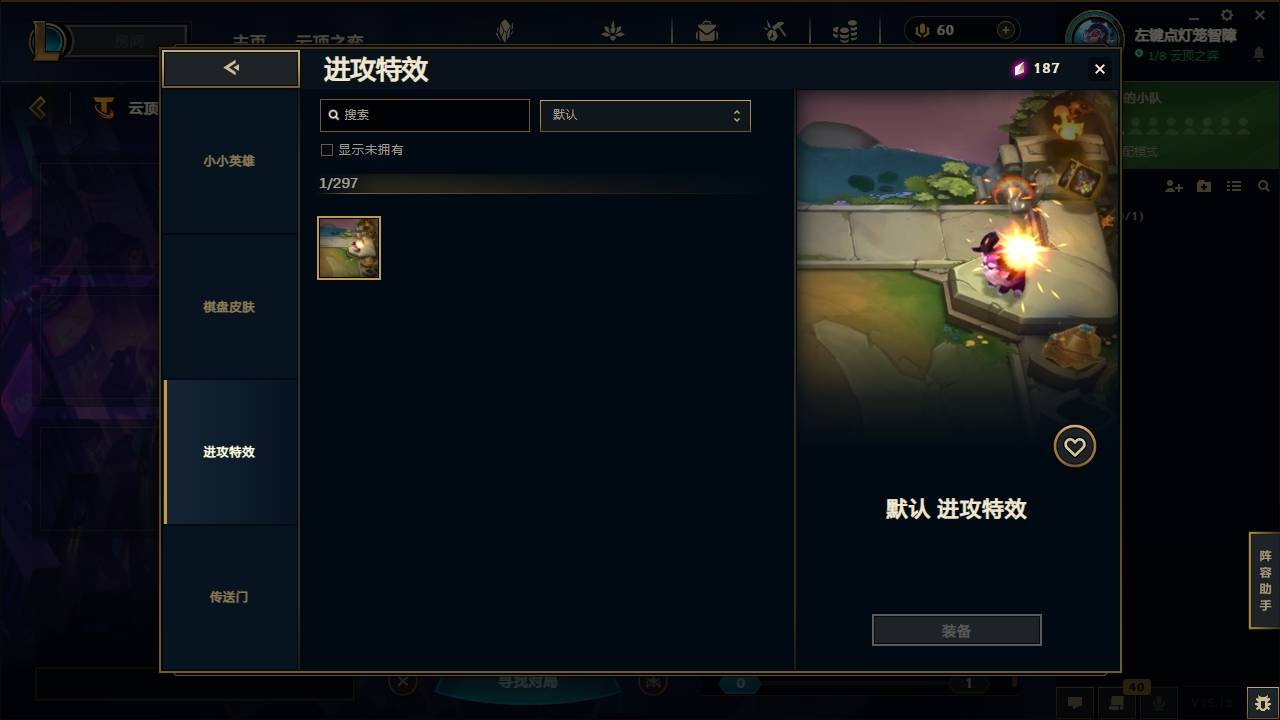Favorite the effect with the heart toggle
Screen dimensions: 1280x720
(x=1074, y=446)
